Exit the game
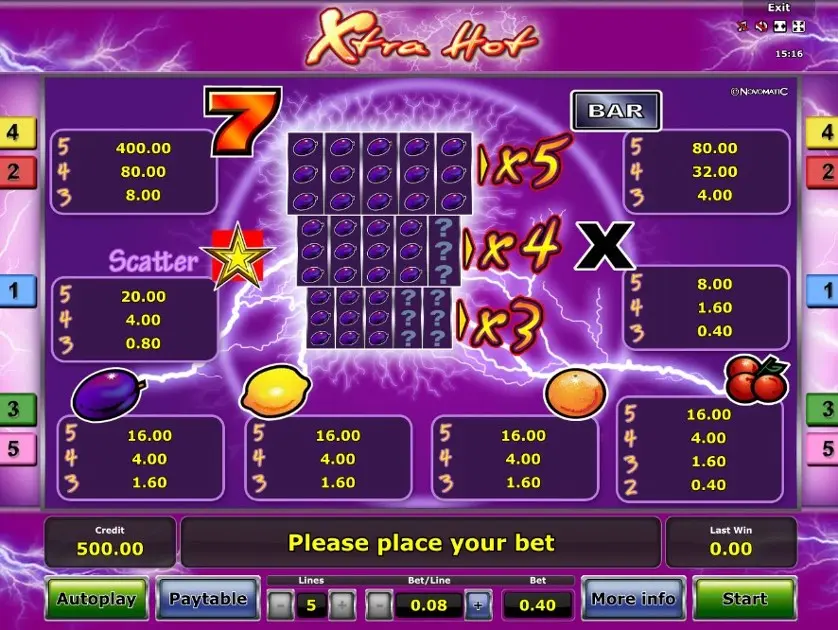The height and width of the screenshot is (630, 838). (778, 8)
